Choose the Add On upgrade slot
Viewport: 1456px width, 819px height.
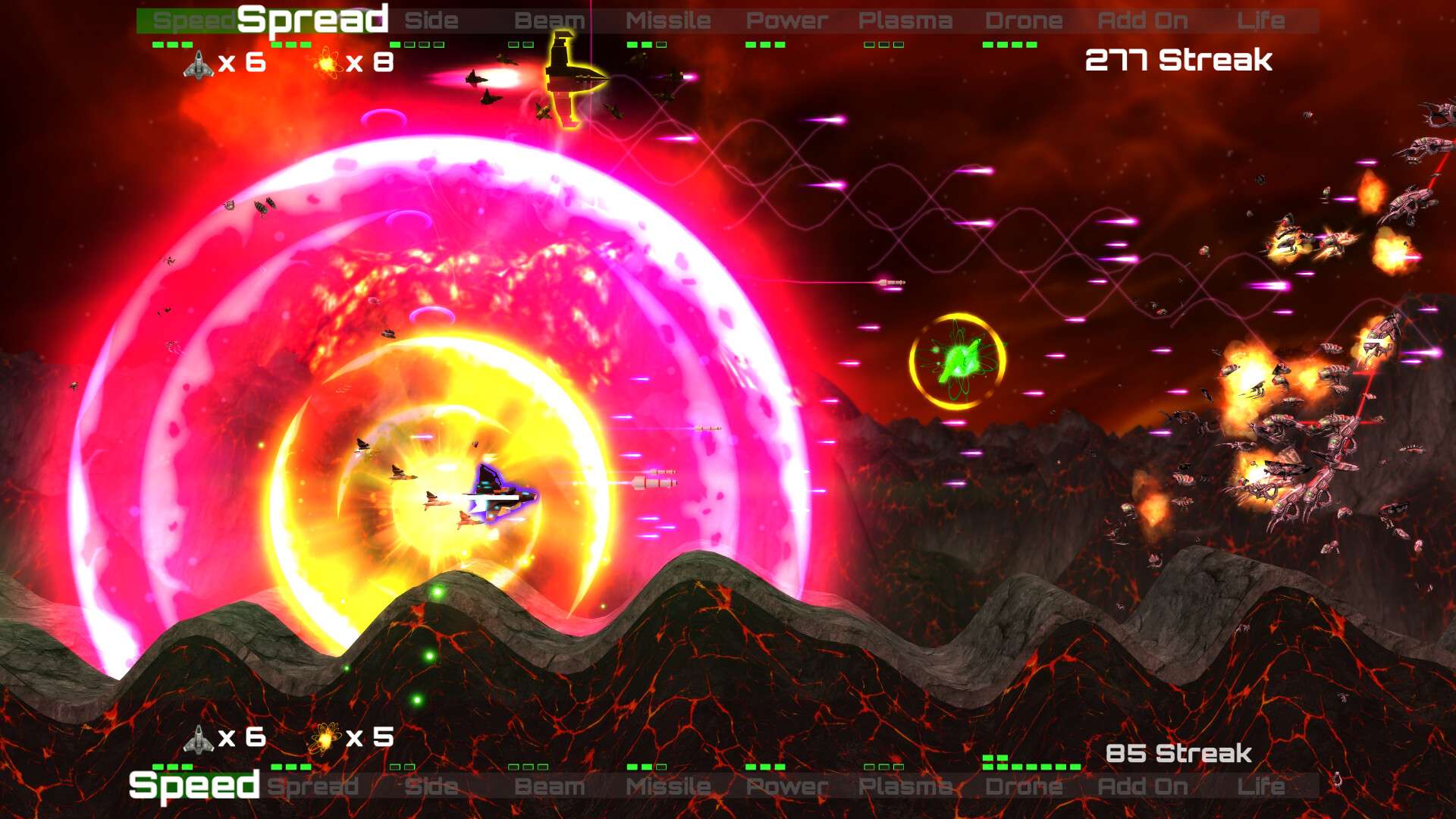[x=1141, y=20]
